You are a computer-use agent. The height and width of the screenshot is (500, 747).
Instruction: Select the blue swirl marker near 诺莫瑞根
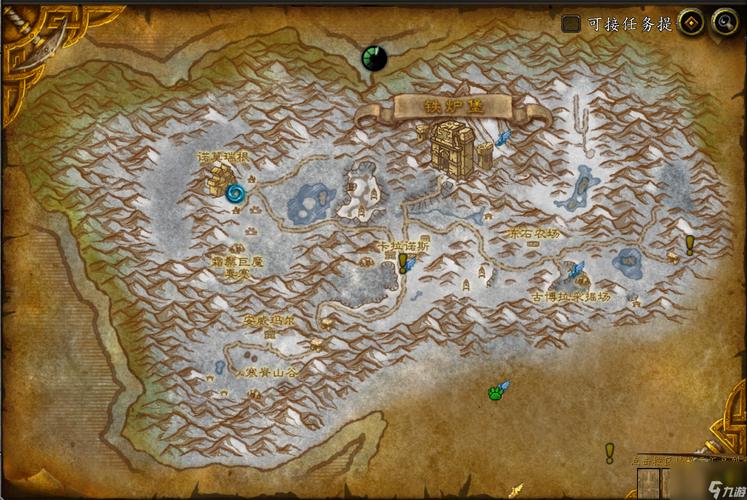(237, 192)
